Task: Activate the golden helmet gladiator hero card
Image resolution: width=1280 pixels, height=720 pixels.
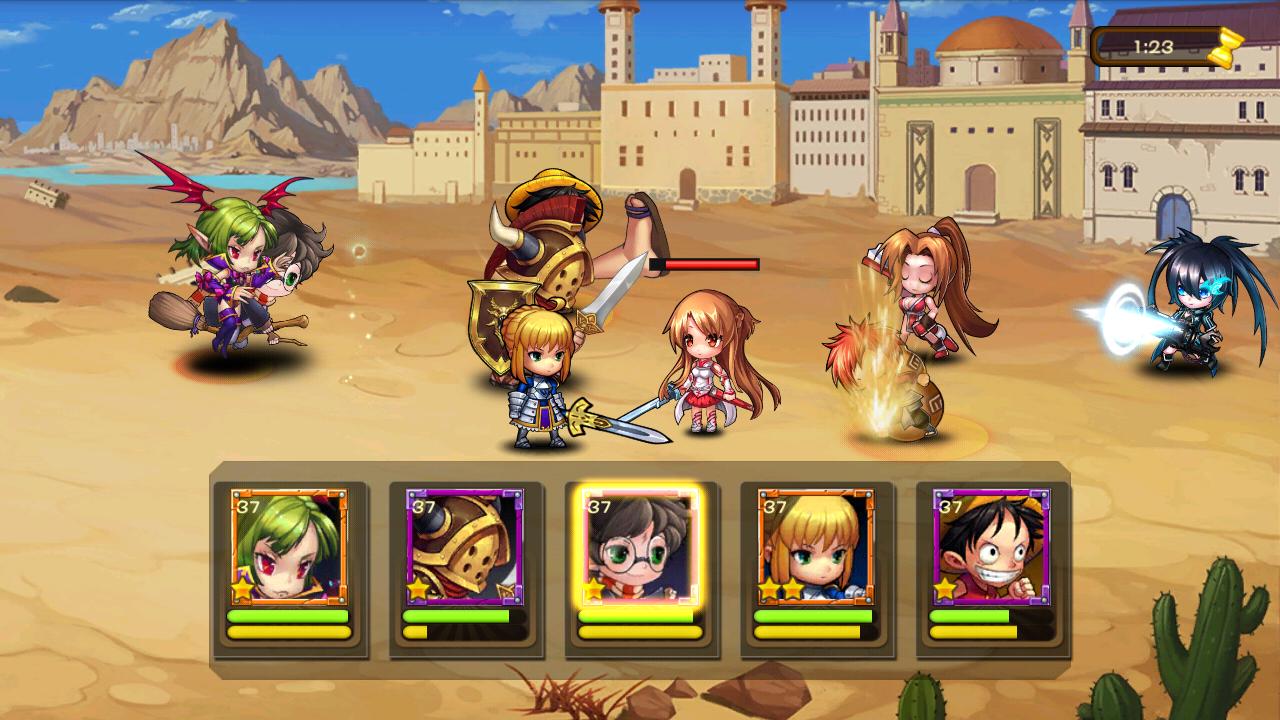Action: (x=465, y=547)
